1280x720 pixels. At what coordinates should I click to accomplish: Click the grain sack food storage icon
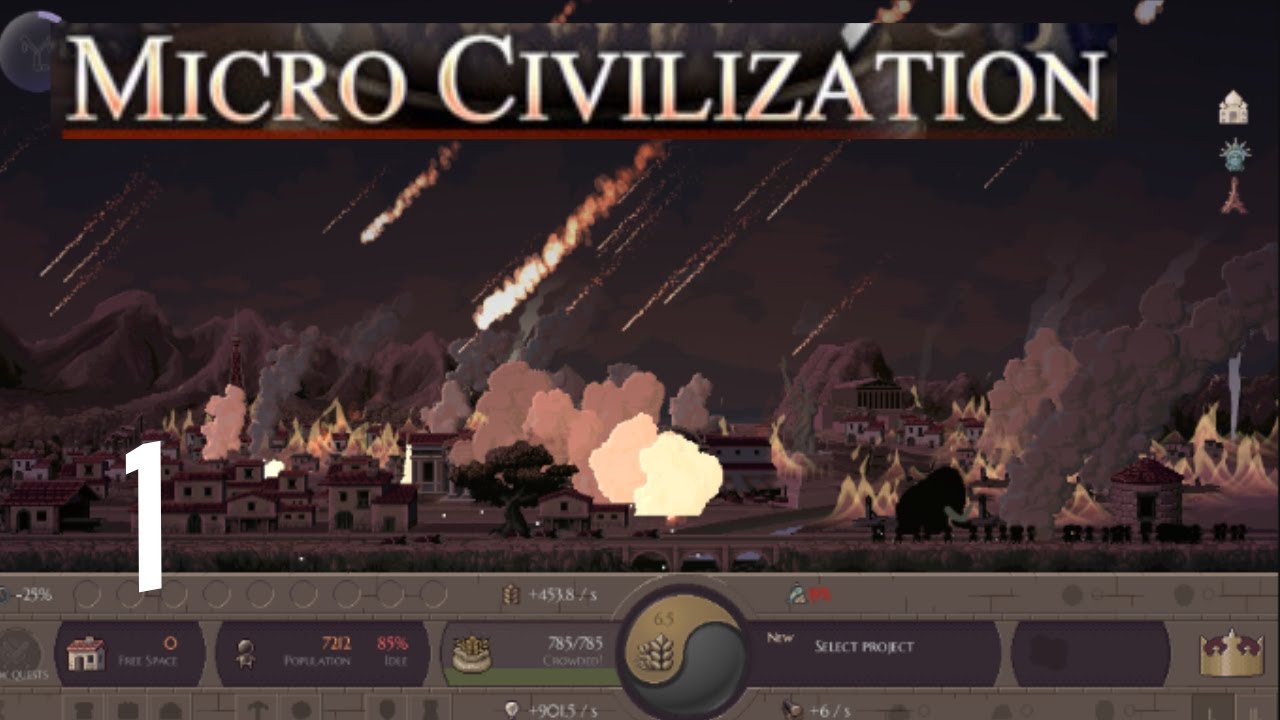(472, 652)
